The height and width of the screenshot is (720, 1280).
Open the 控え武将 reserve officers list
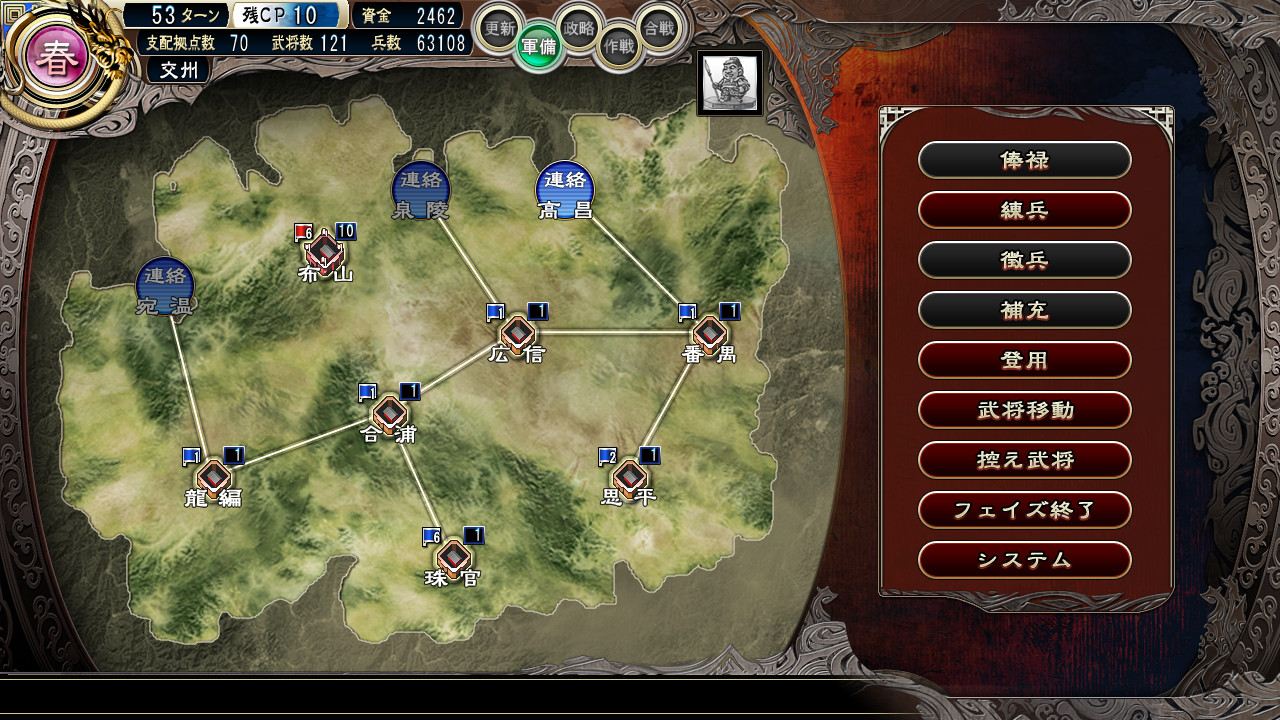pos(1024,460)
